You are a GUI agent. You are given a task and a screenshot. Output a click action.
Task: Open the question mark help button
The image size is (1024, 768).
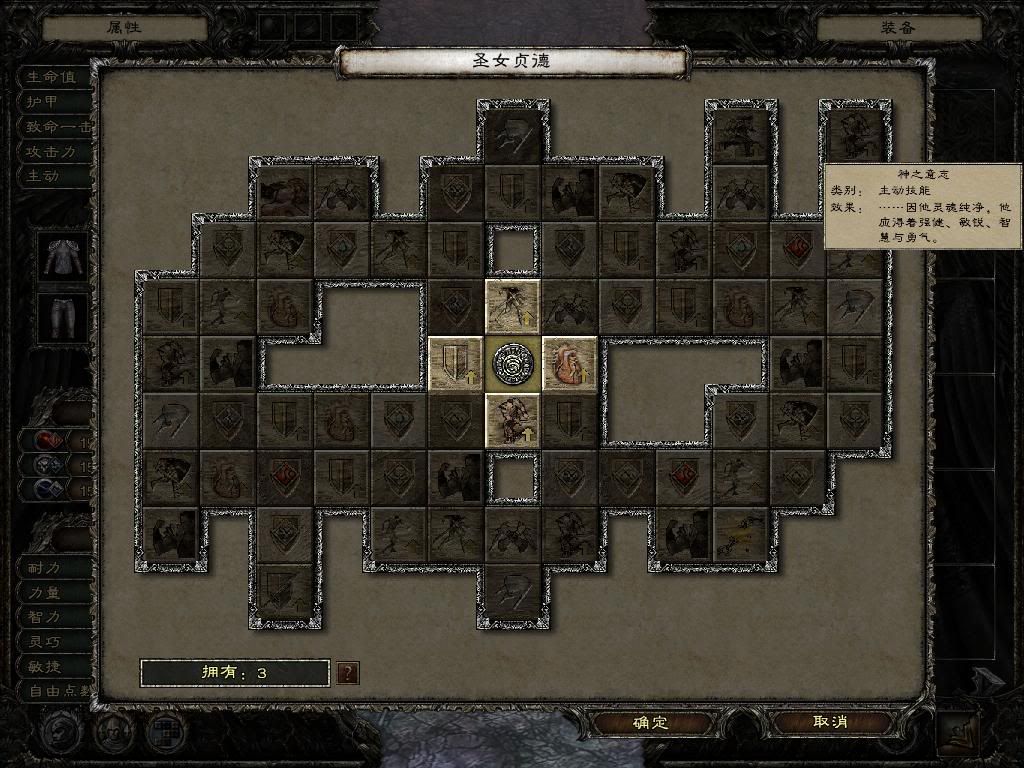click(x=347, y=673)
